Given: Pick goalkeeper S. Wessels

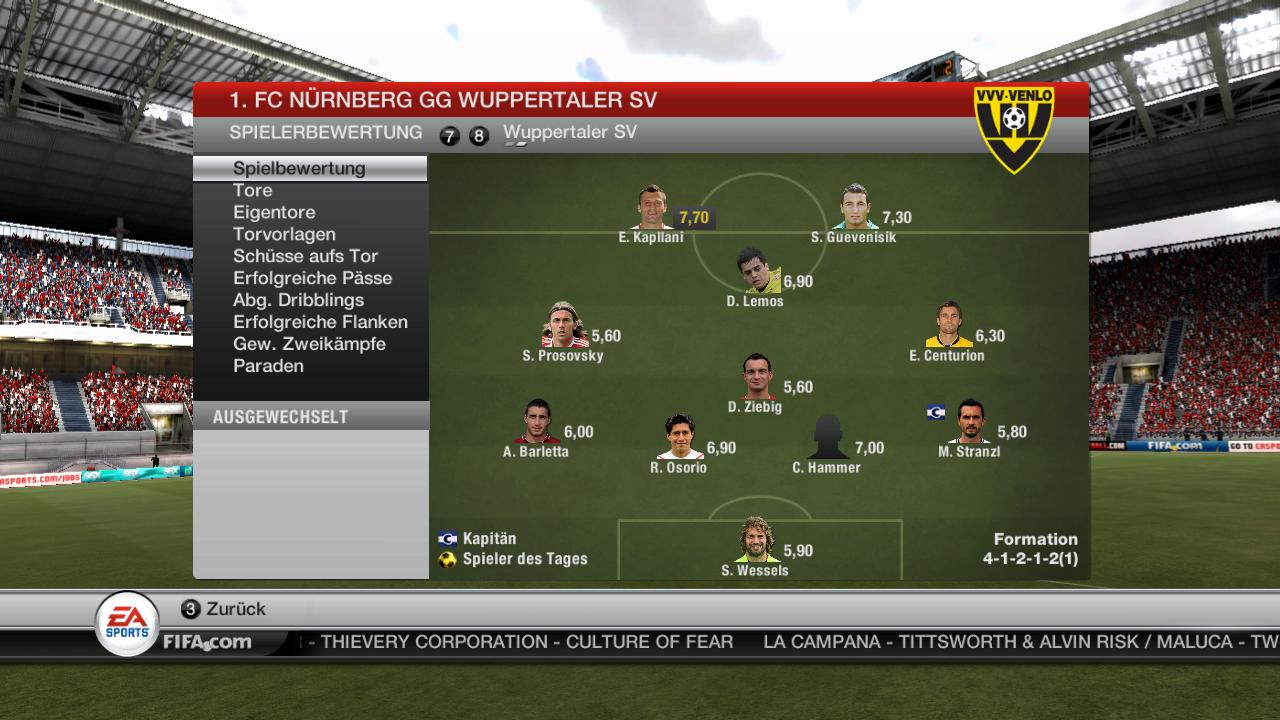Looking at the screenshot, I should click(x=756, y=540).
